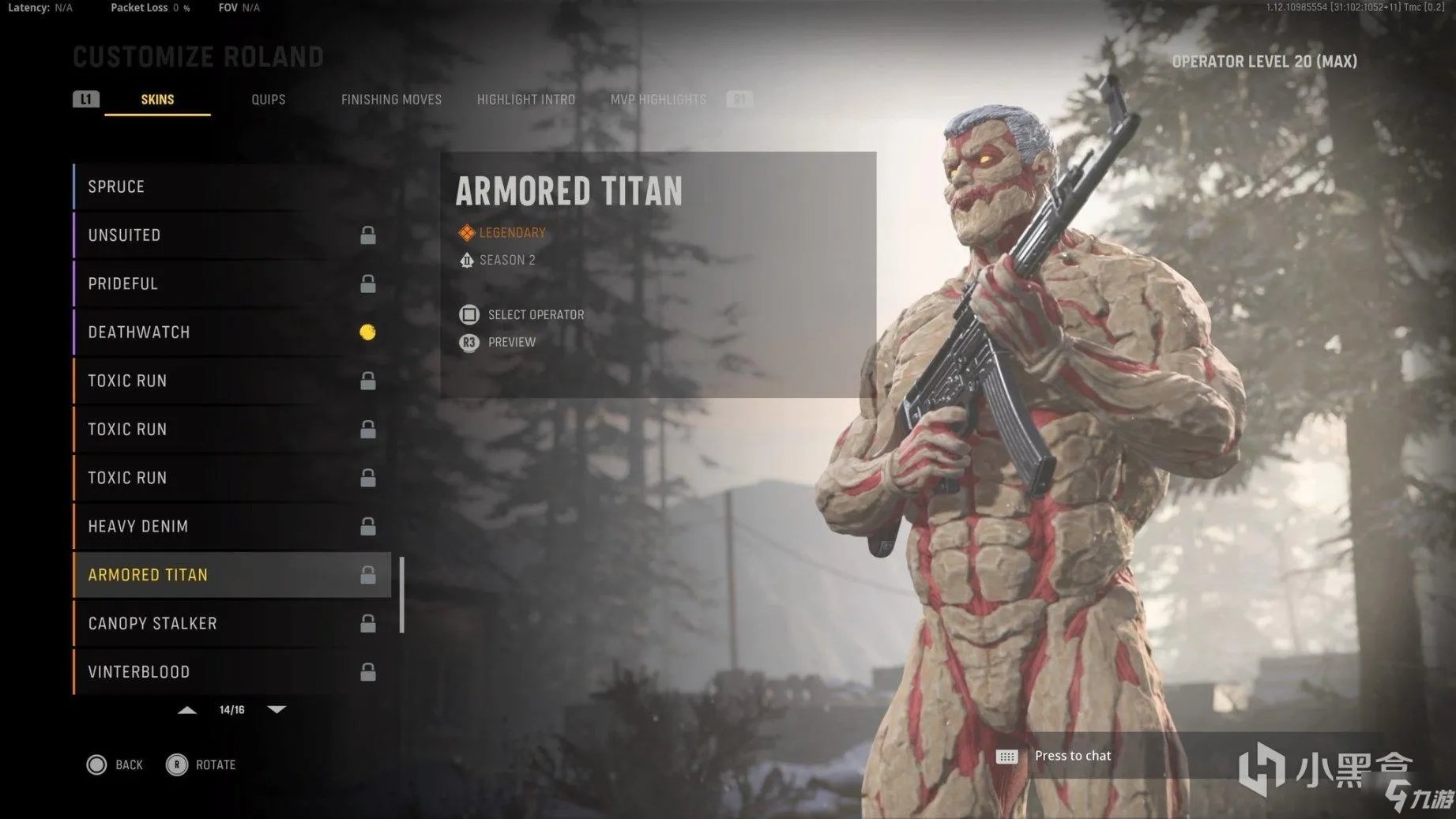Highlight the Armored Titan skin row
1456x819 pixels.
point(231,575)
